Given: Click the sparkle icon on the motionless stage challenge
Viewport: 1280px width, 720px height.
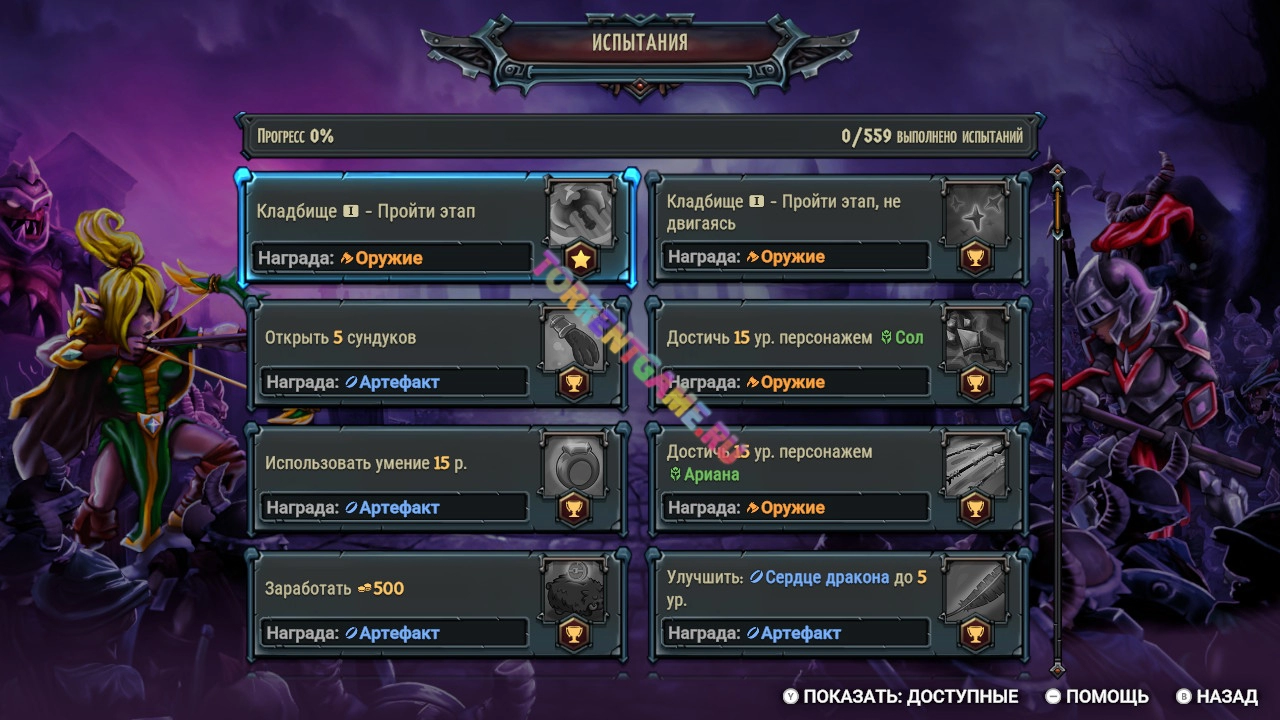Looking at the screenshot, I should (x=975, y=215).
